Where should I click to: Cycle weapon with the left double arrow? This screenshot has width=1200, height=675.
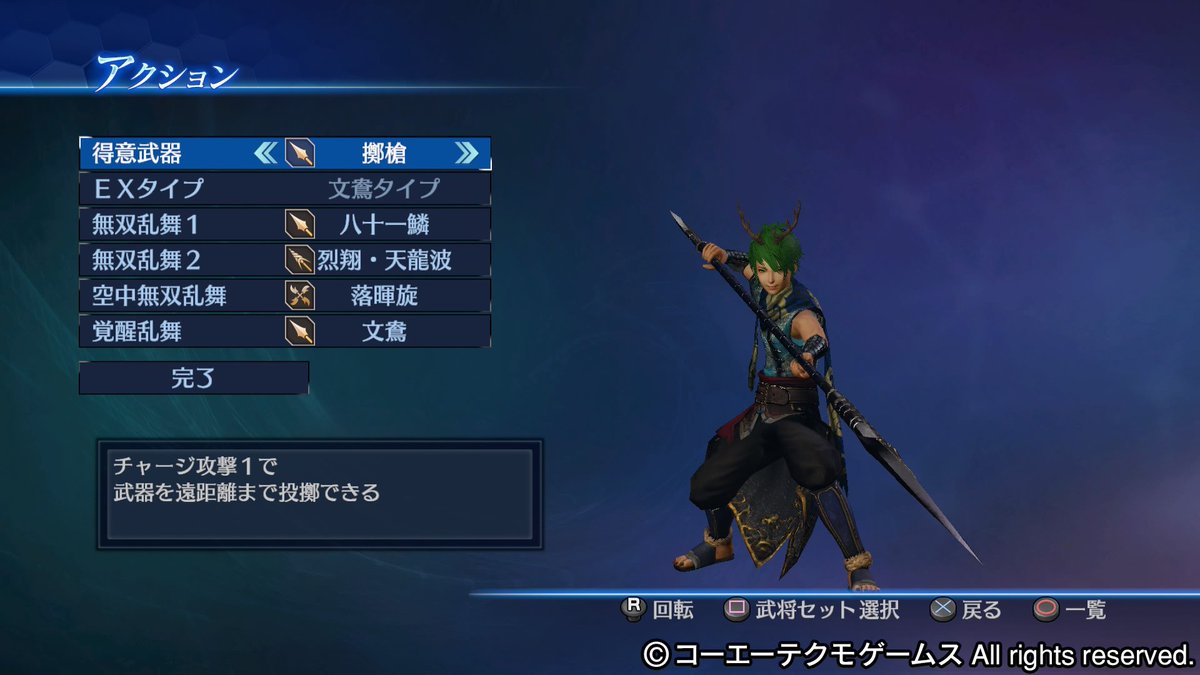[x=266, y=153]
